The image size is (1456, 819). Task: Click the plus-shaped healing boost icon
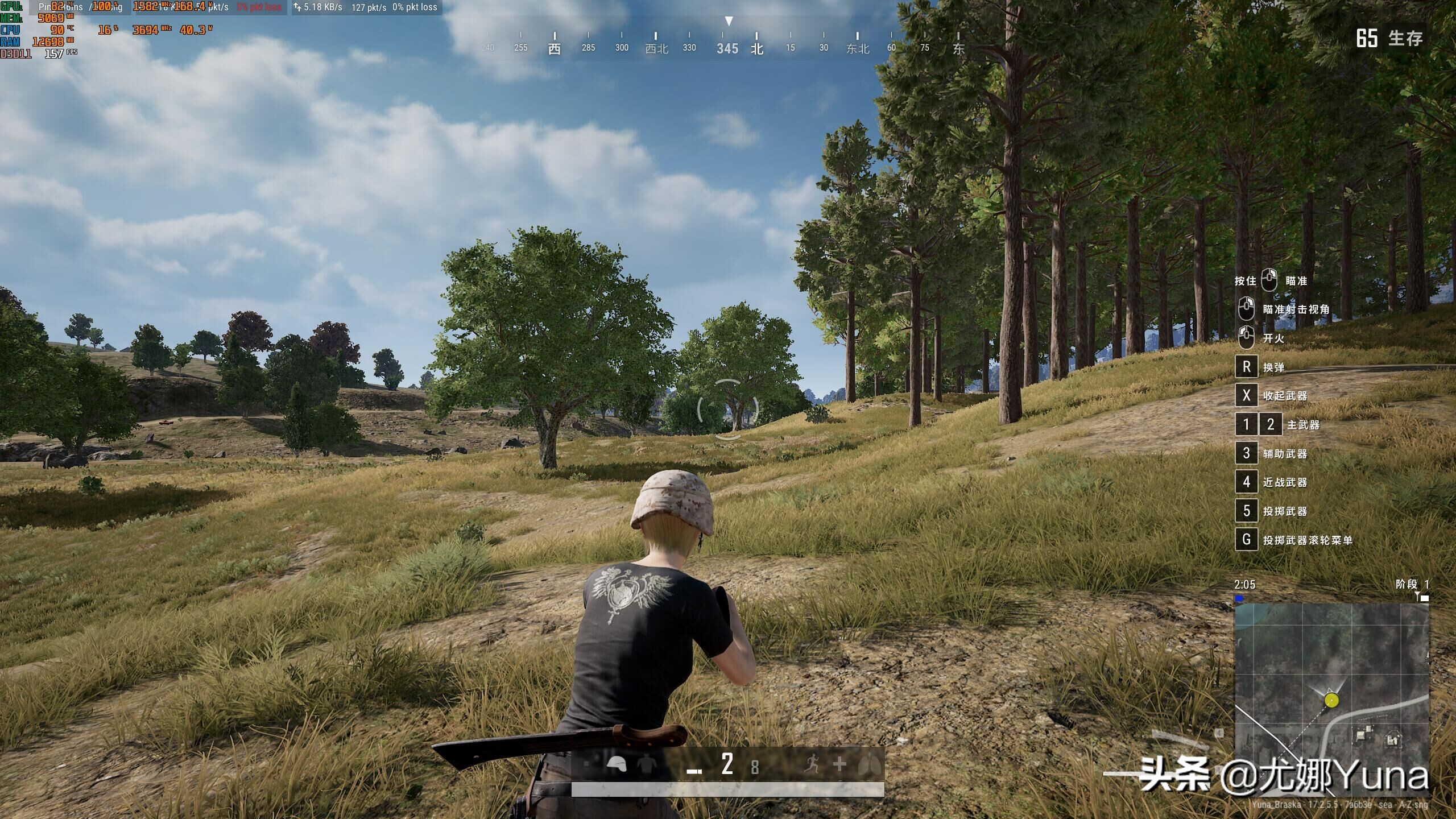pos(839,764)
